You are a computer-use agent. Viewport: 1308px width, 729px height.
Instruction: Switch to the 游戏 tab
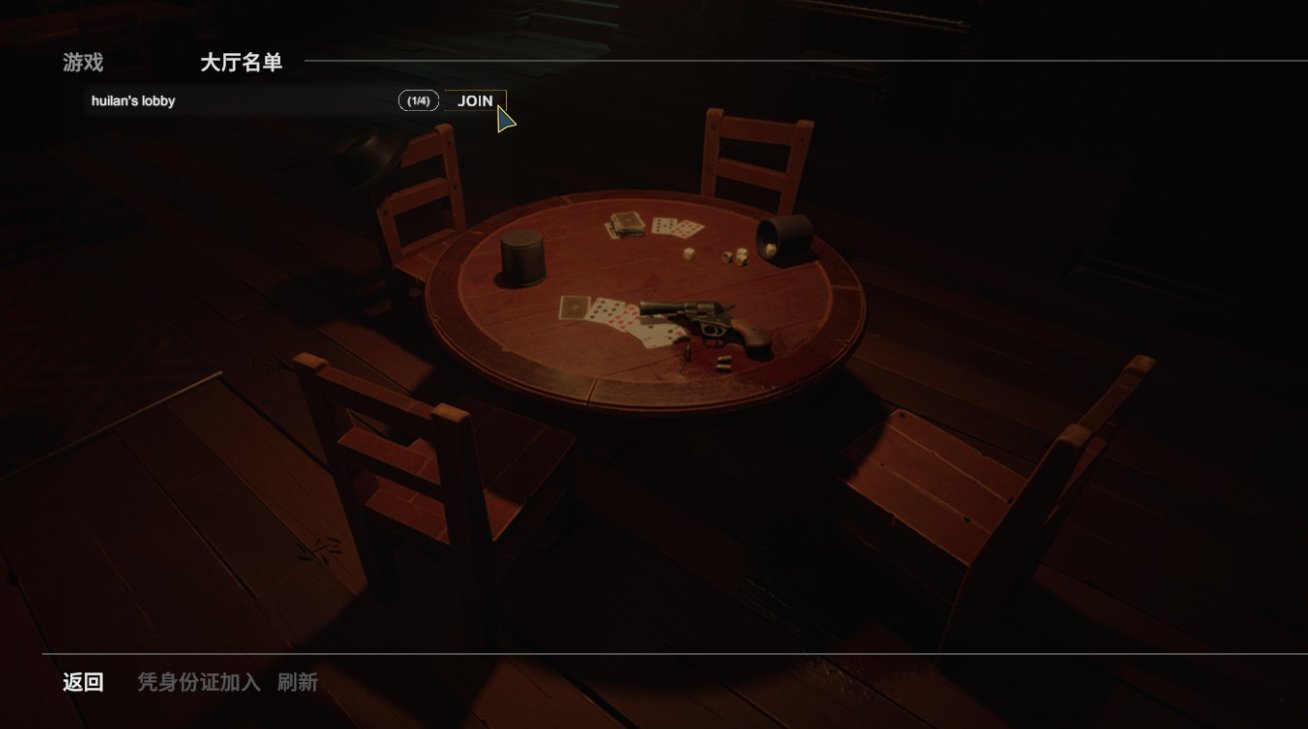tap(83, 63)
